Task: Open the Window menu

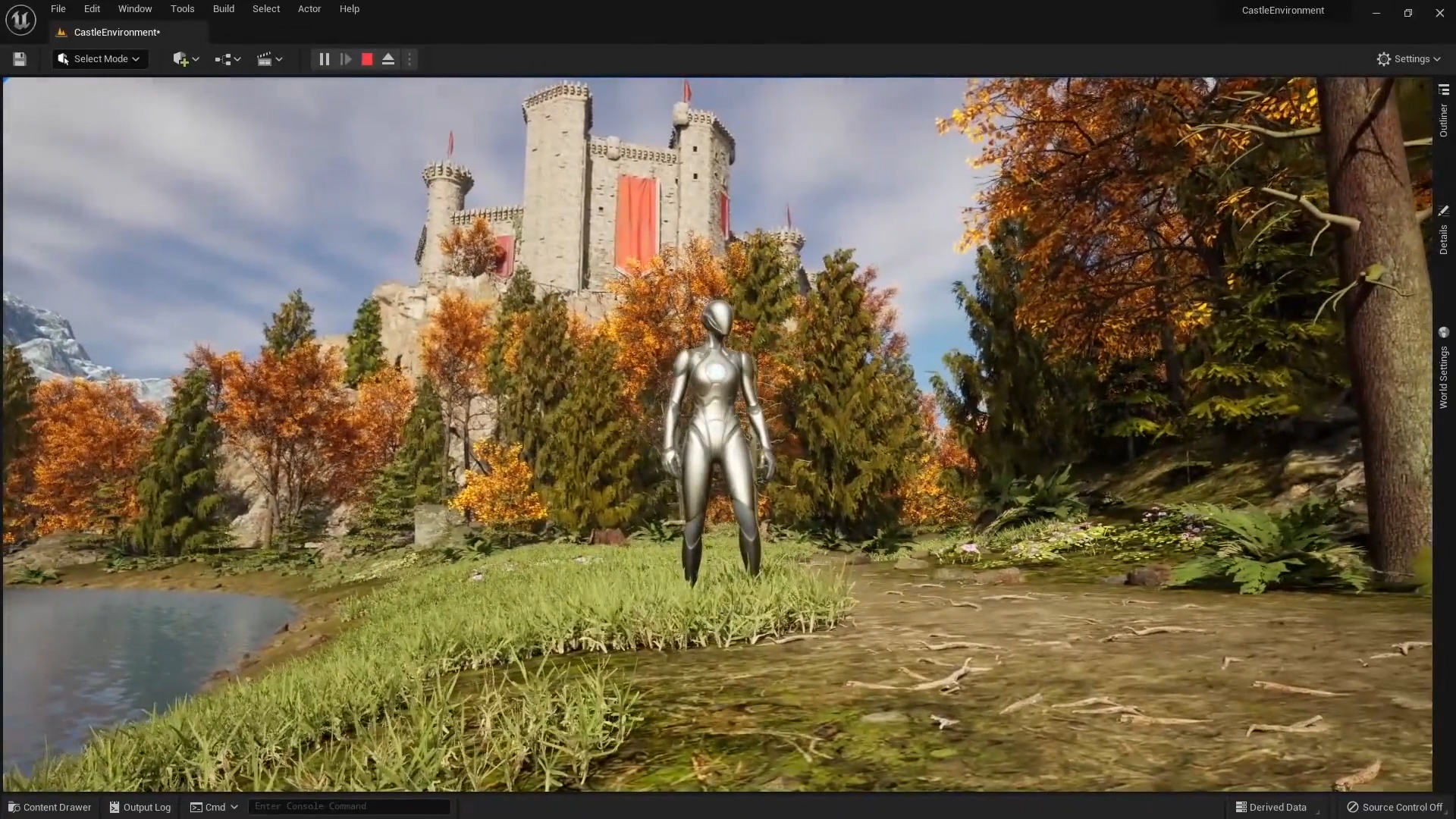Action: [x=135, y=9]
